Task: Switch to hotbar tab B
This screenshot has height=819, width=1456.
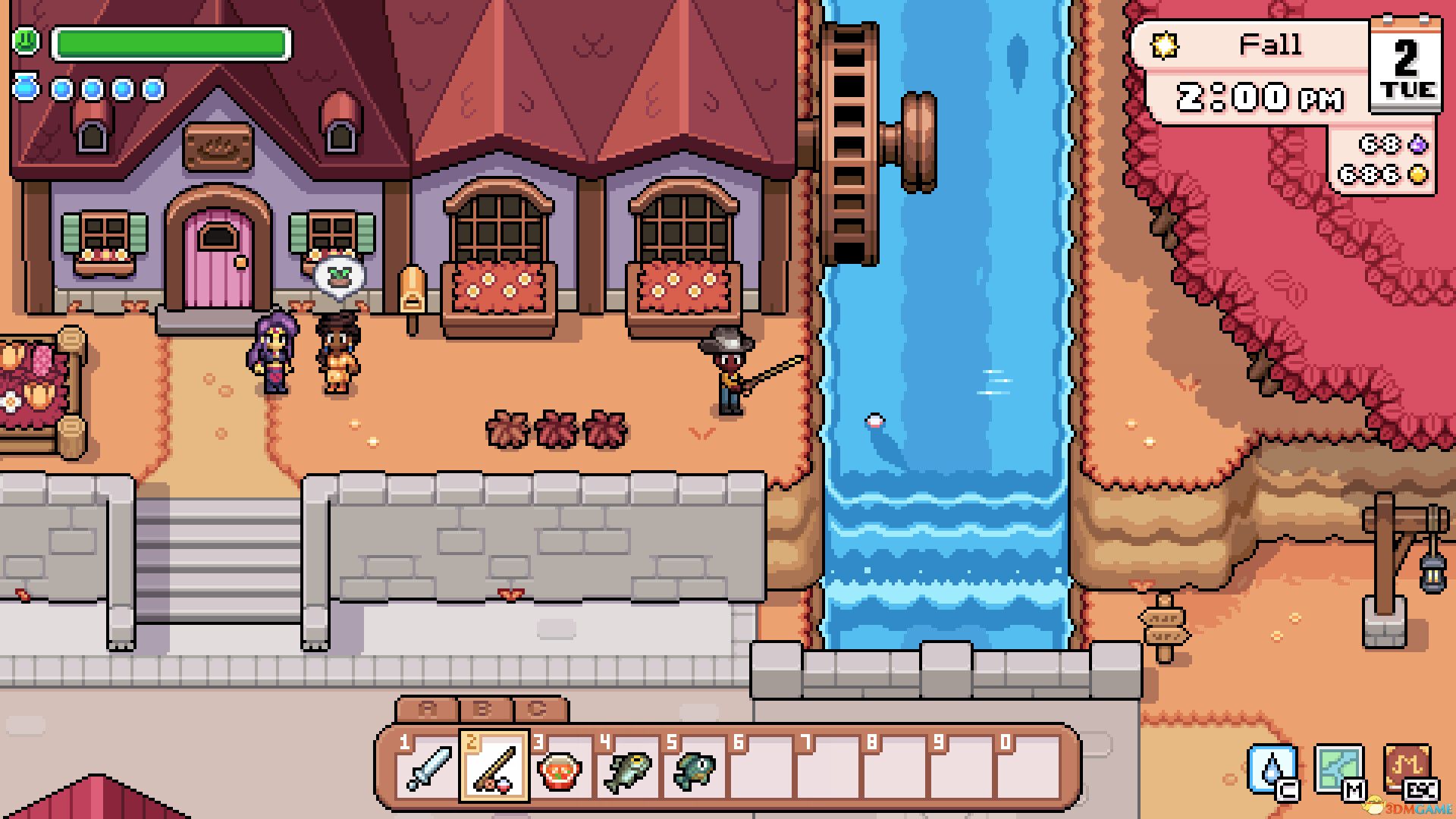Action: (483, 709)
